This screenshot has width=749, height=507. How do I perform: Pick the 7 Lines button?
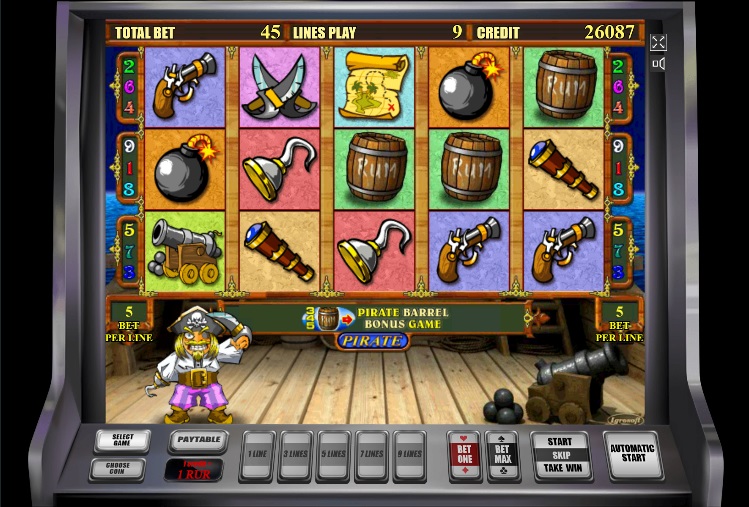(371, 453)
